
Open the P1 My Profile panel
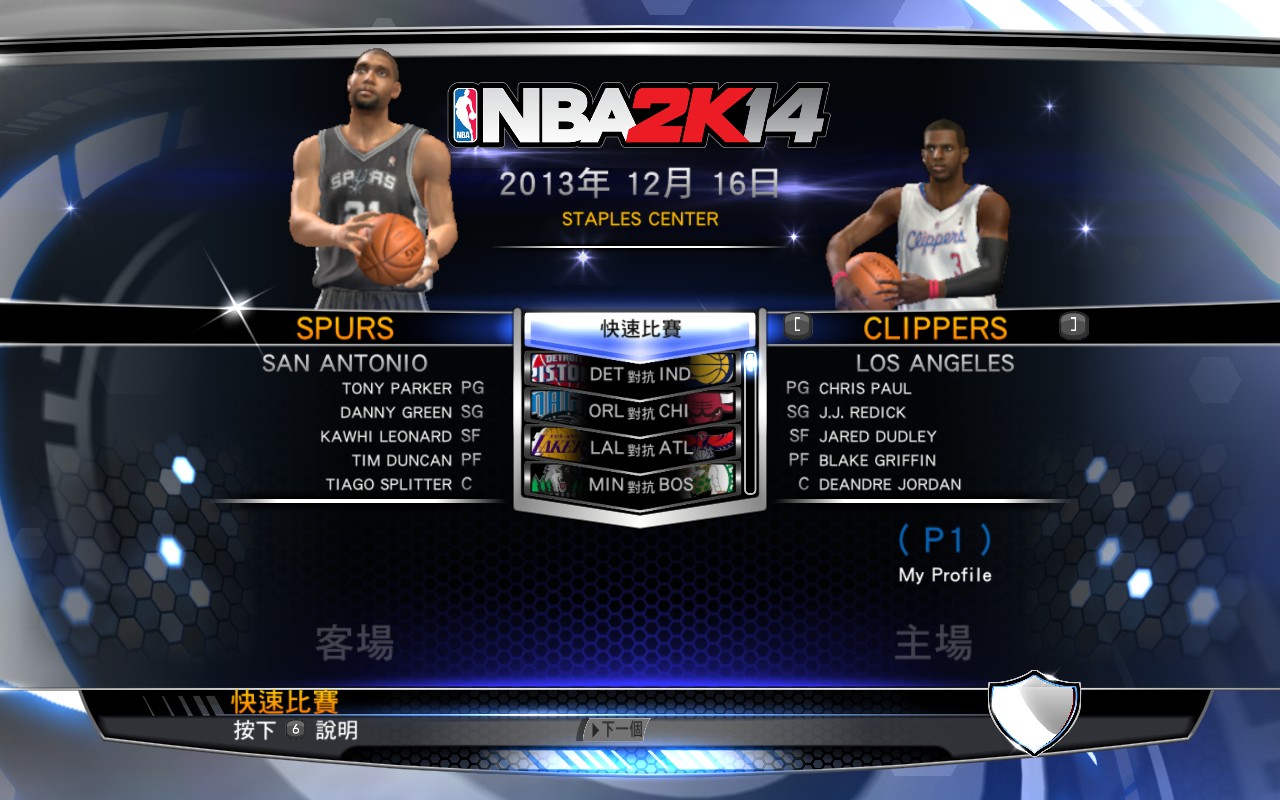tap(944, 553)
